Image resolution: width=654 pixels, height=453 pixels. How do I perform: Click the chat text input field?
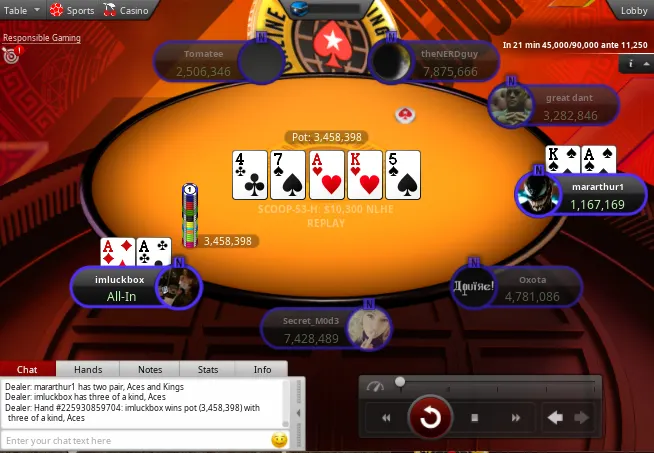click(135, 440)
